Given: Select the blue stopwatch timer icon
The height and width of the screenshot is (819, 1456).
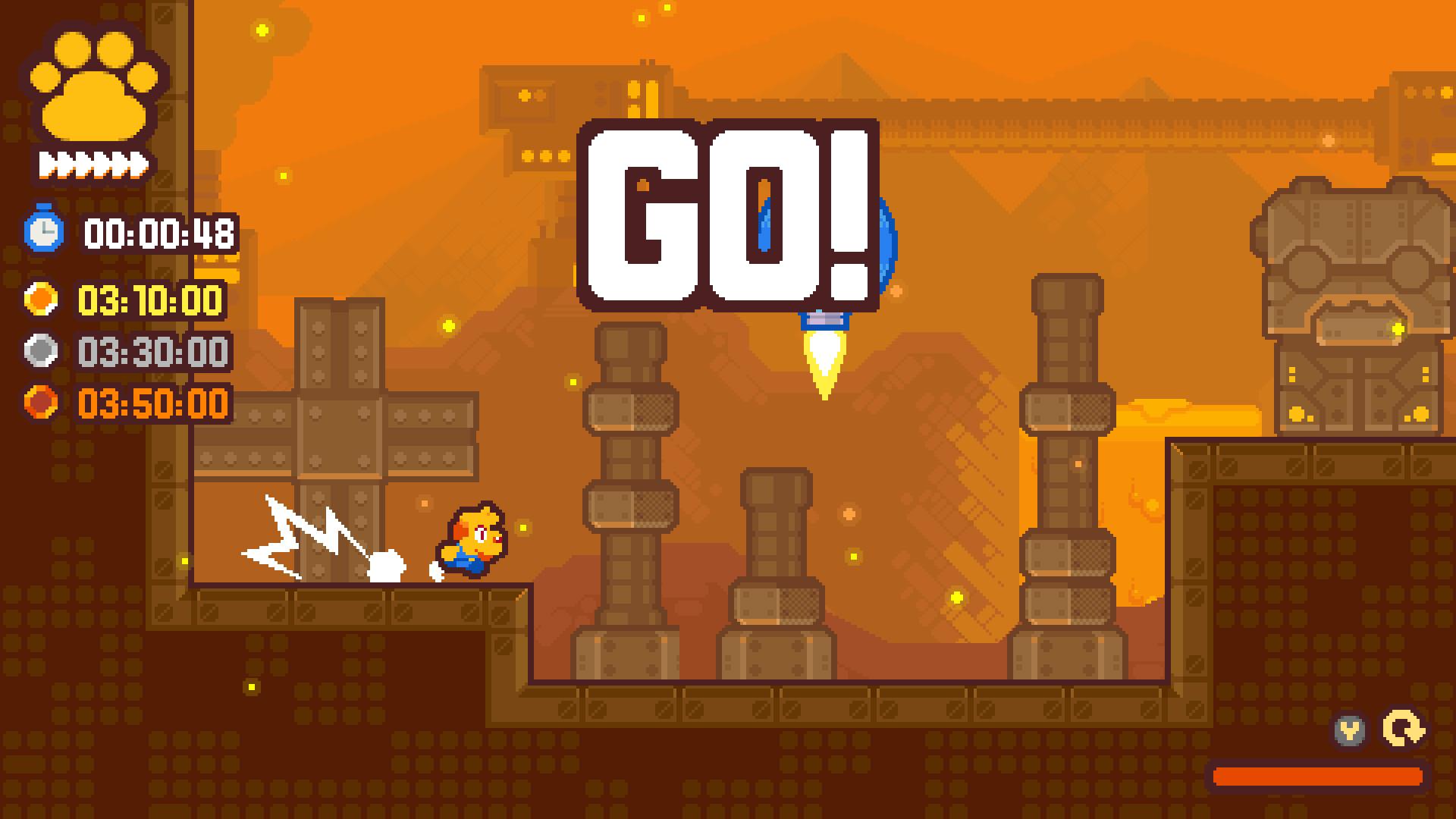Looking at the screenshot, I should tap(47, 231).
